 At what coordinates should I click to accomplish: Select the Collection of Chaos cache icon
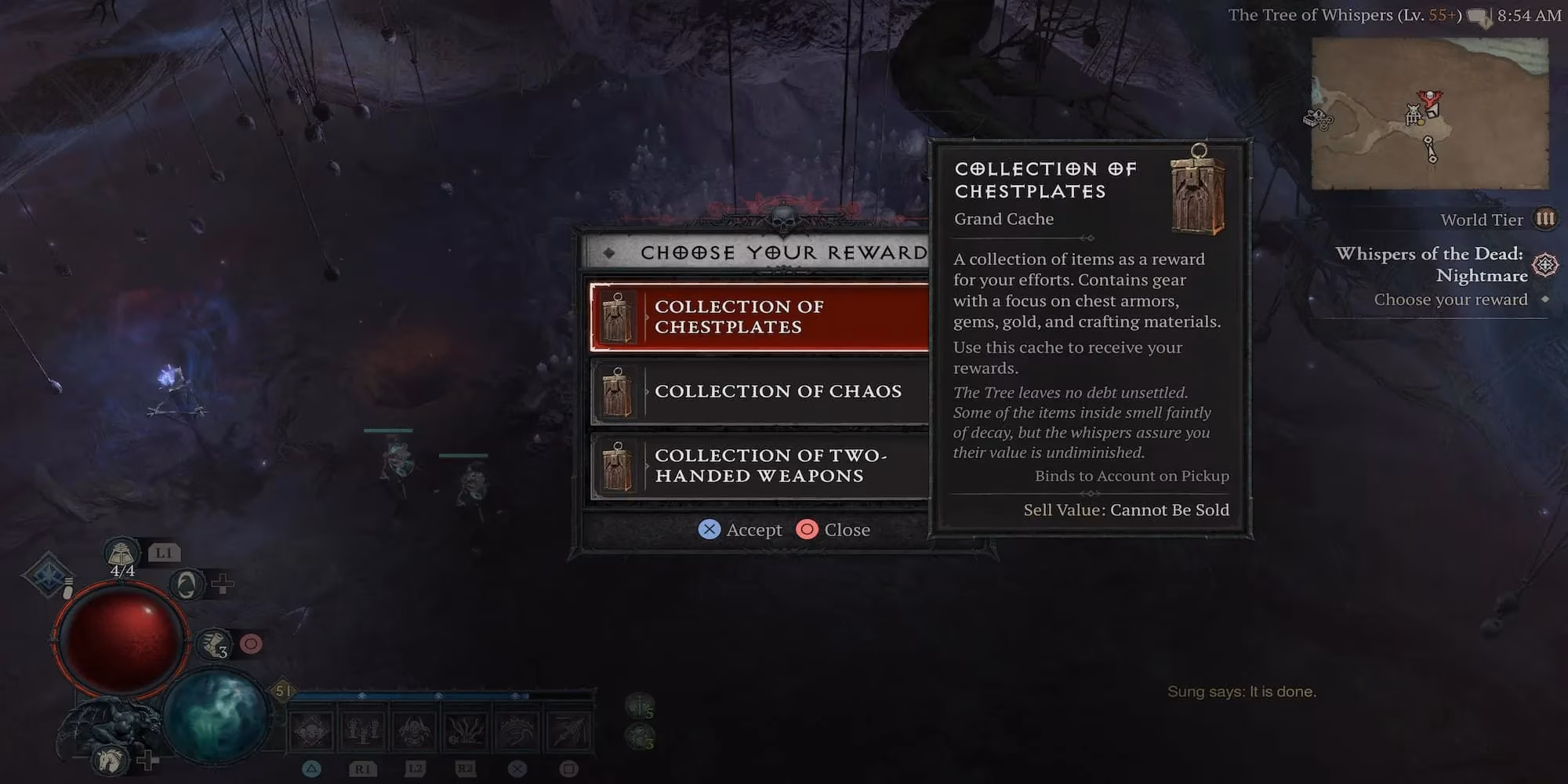coord(619,392)
